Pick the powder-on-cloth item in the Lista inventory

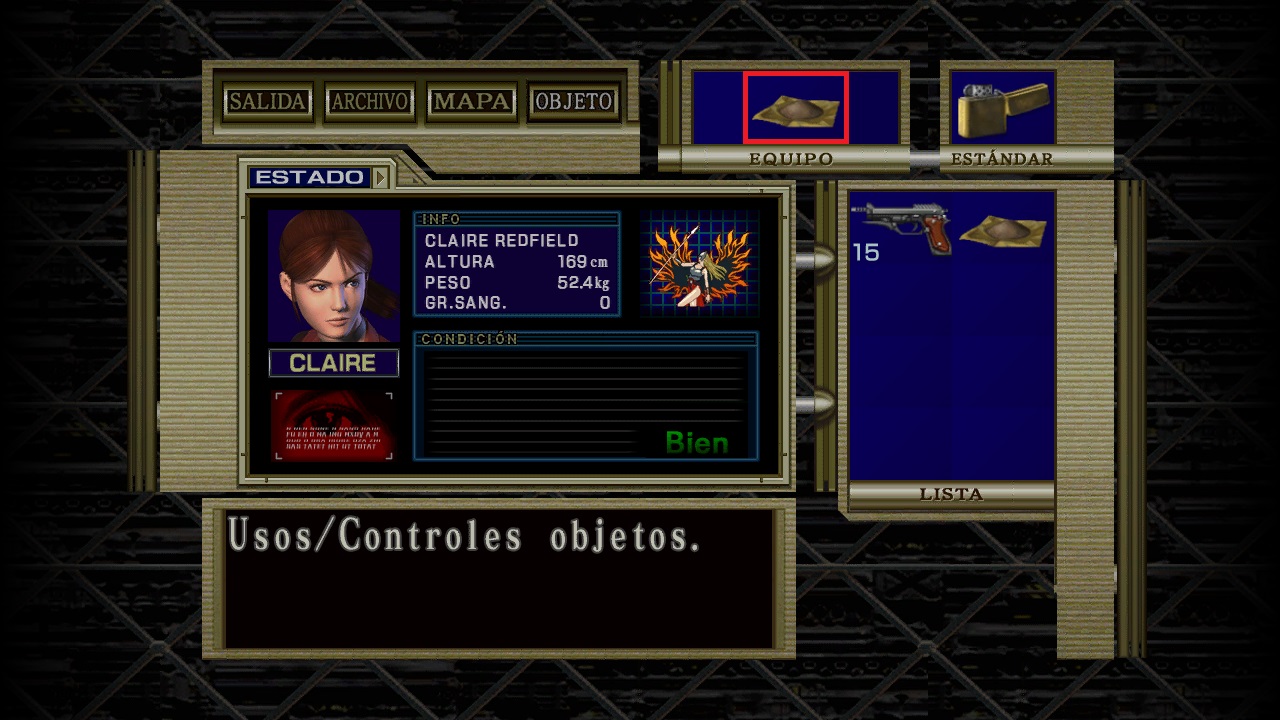tap(1002, 231)
